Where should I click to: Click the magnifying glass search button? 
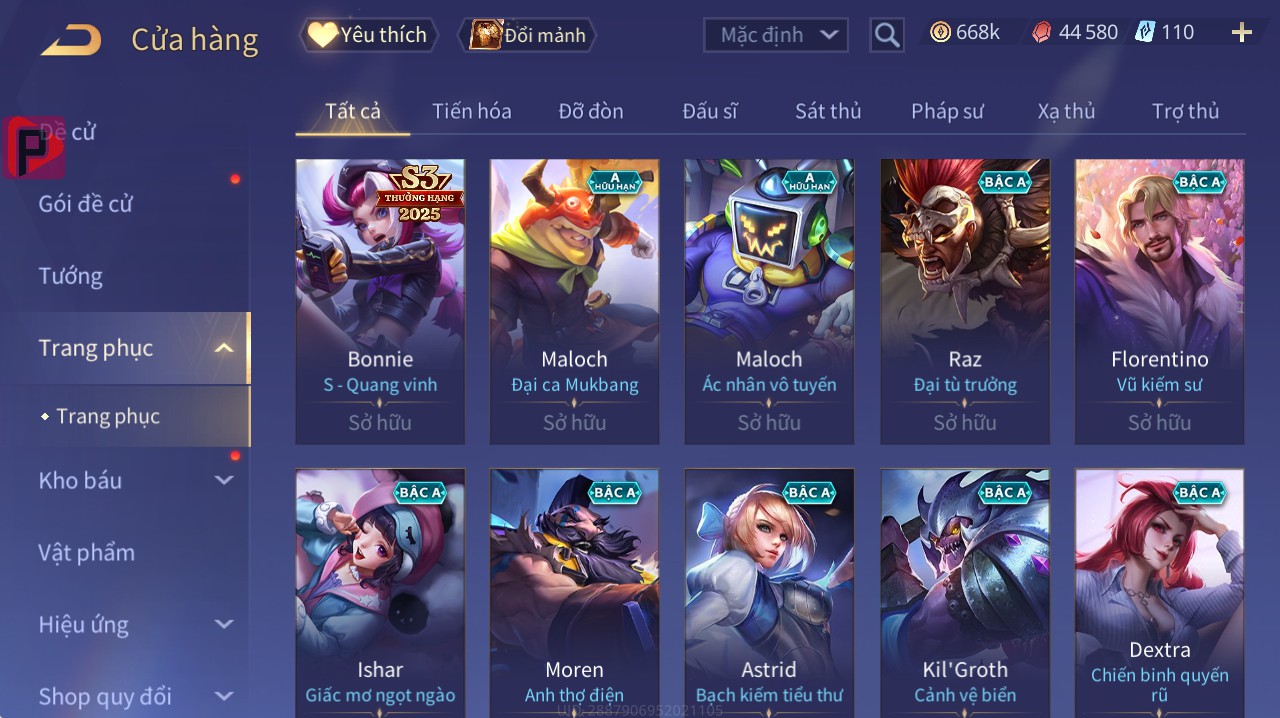[x=887, y=35]
